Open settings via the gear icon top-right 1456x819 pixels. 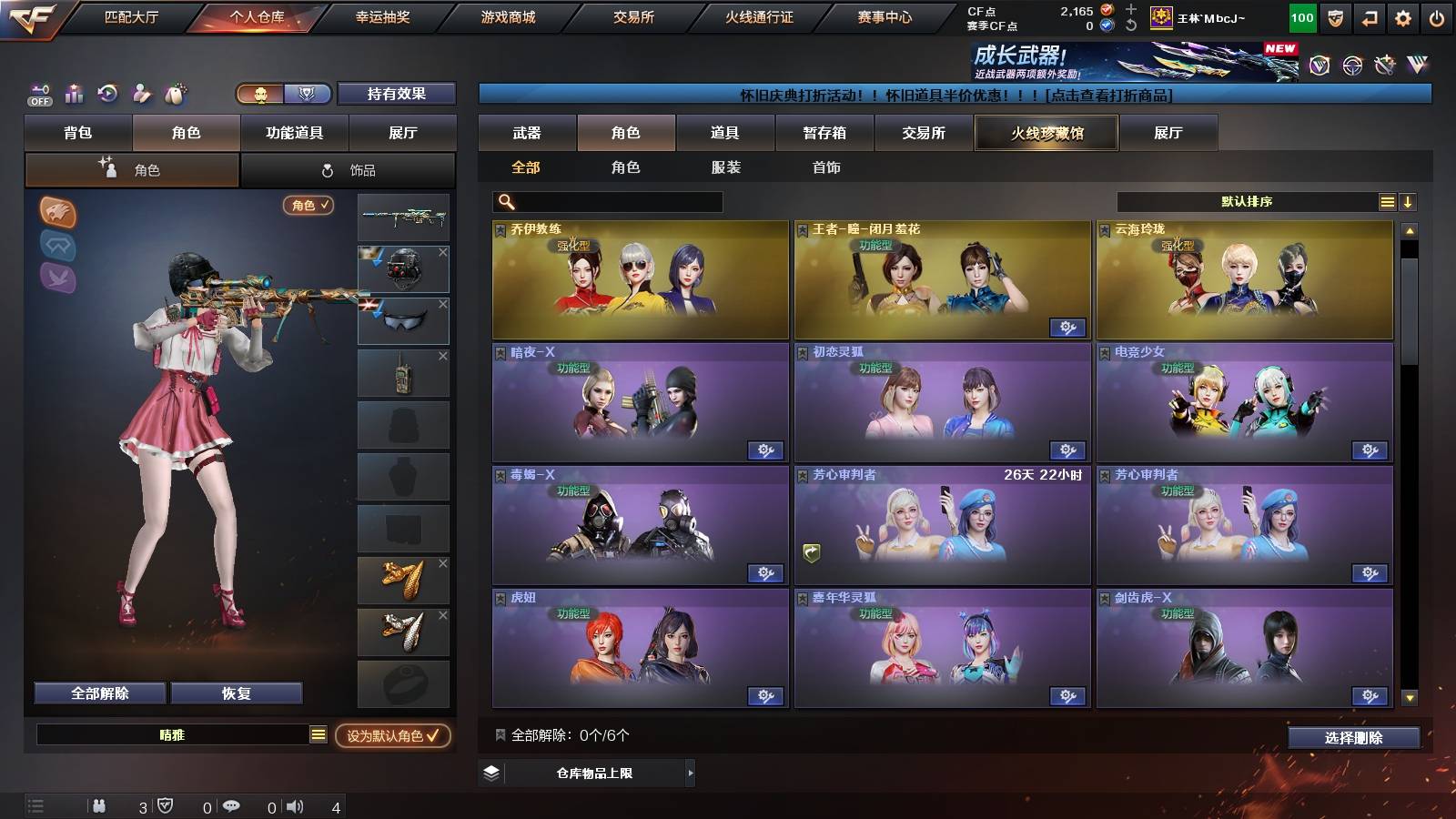1404,15
